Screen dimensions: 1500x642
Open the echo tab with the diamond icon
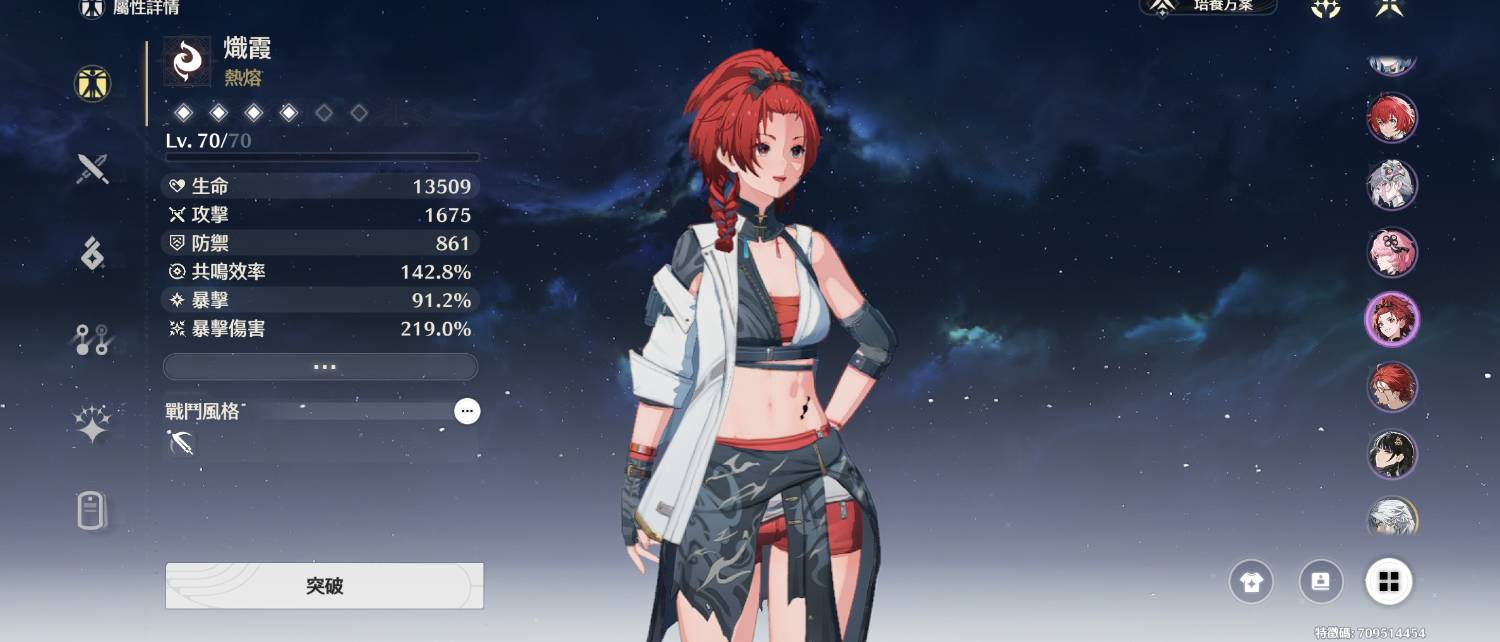point(93,253)
